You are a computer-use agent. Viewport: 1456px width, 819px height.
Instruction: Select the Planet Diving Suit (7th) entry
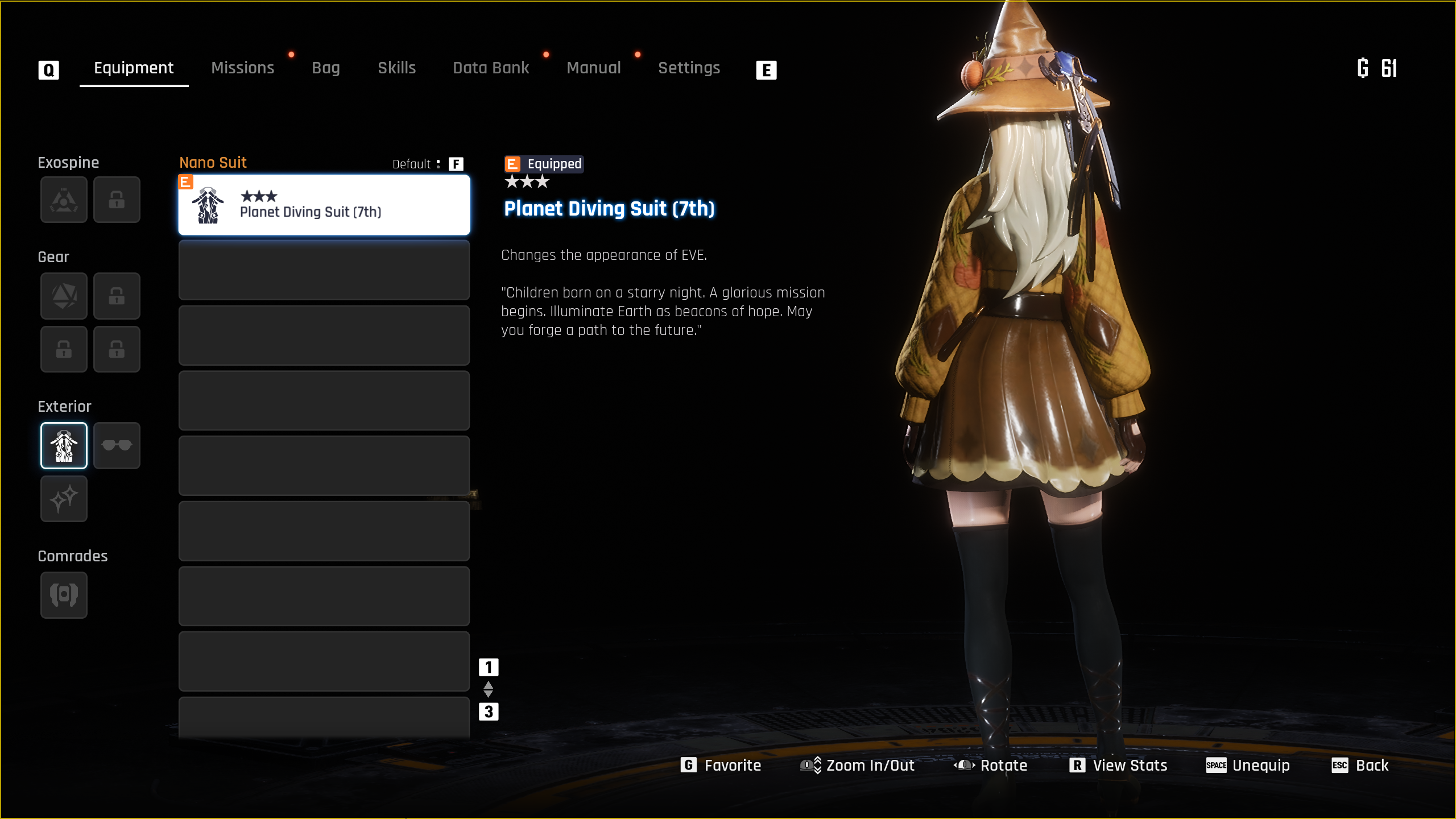coord(324,205)
